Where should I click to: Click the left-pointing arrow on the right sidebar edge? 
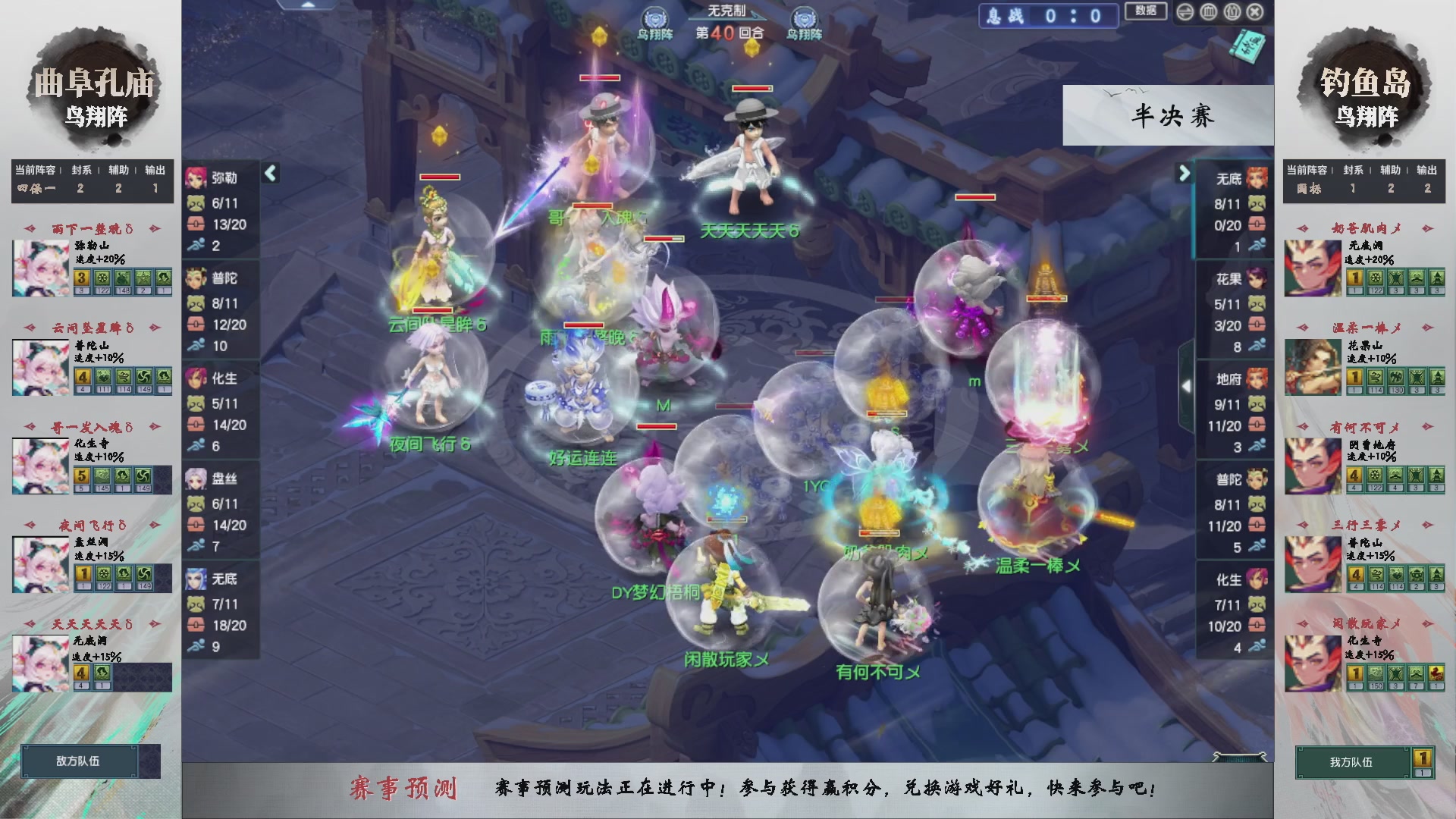(1187, 385)
